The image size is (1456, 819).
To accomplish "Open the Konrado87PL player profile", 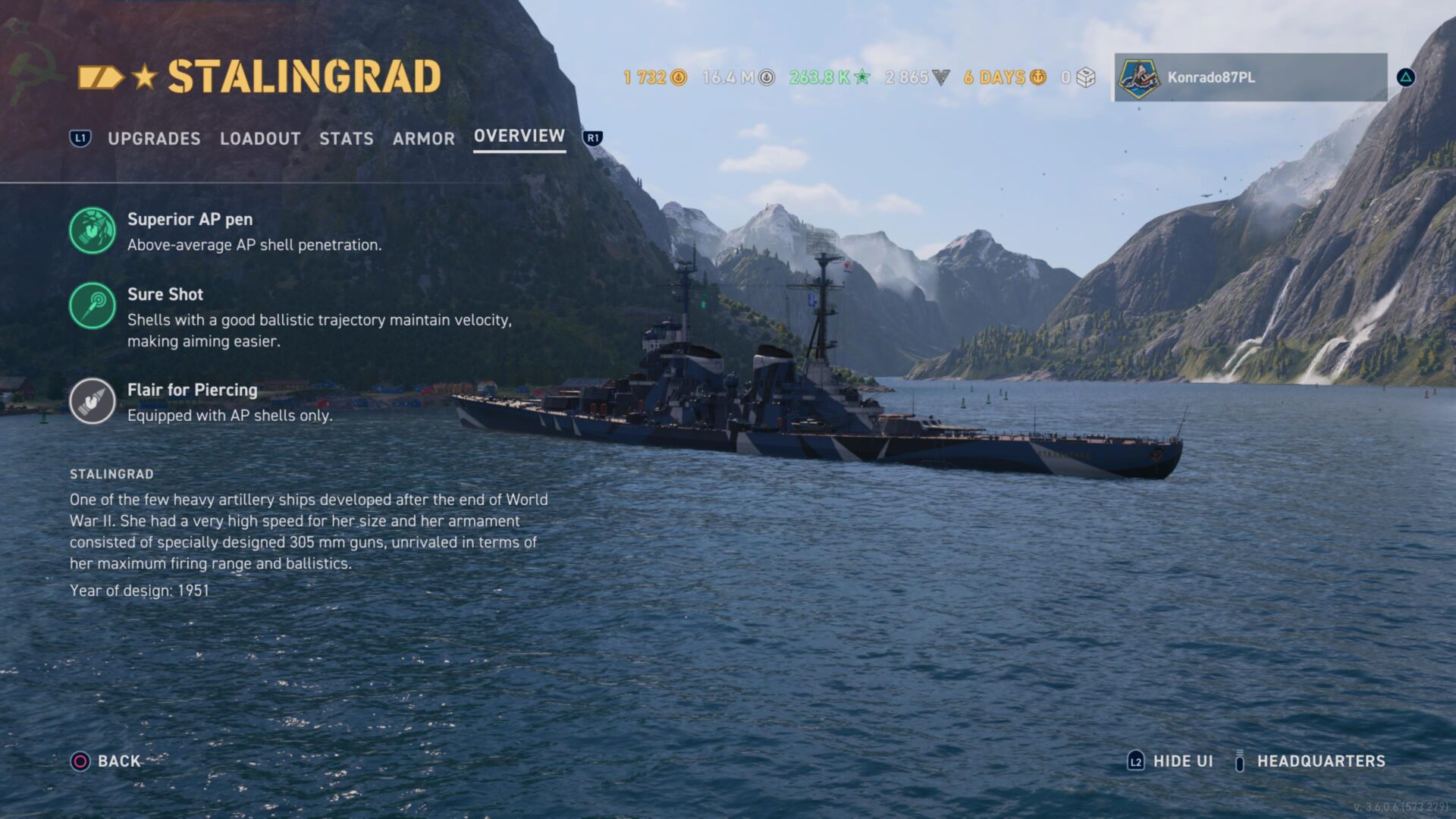I will 1250,77.
